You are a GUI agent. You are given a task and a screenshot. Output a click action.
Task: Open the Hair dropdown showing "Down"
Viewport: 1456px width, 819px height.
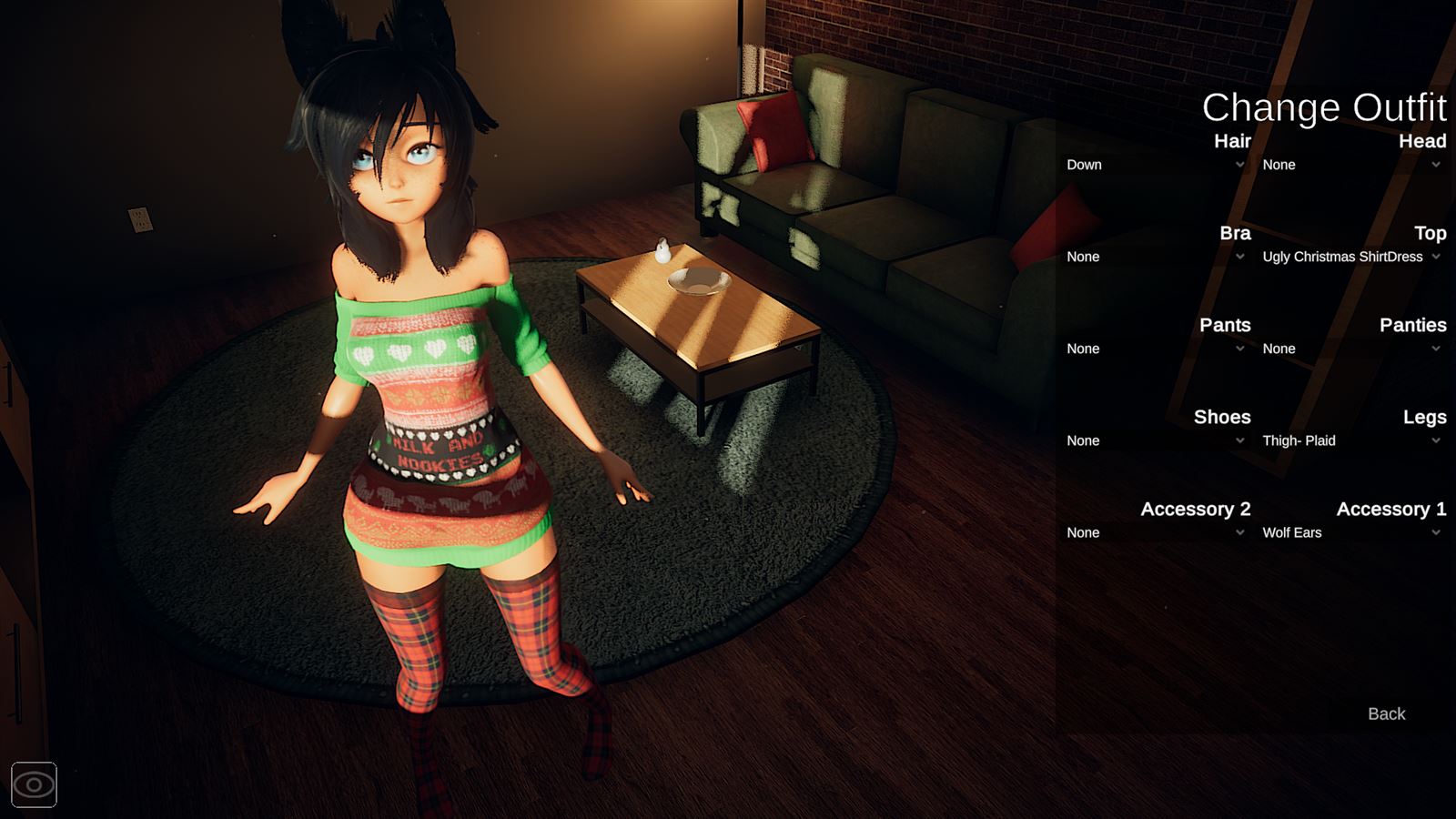click(x=1151, y=165)
